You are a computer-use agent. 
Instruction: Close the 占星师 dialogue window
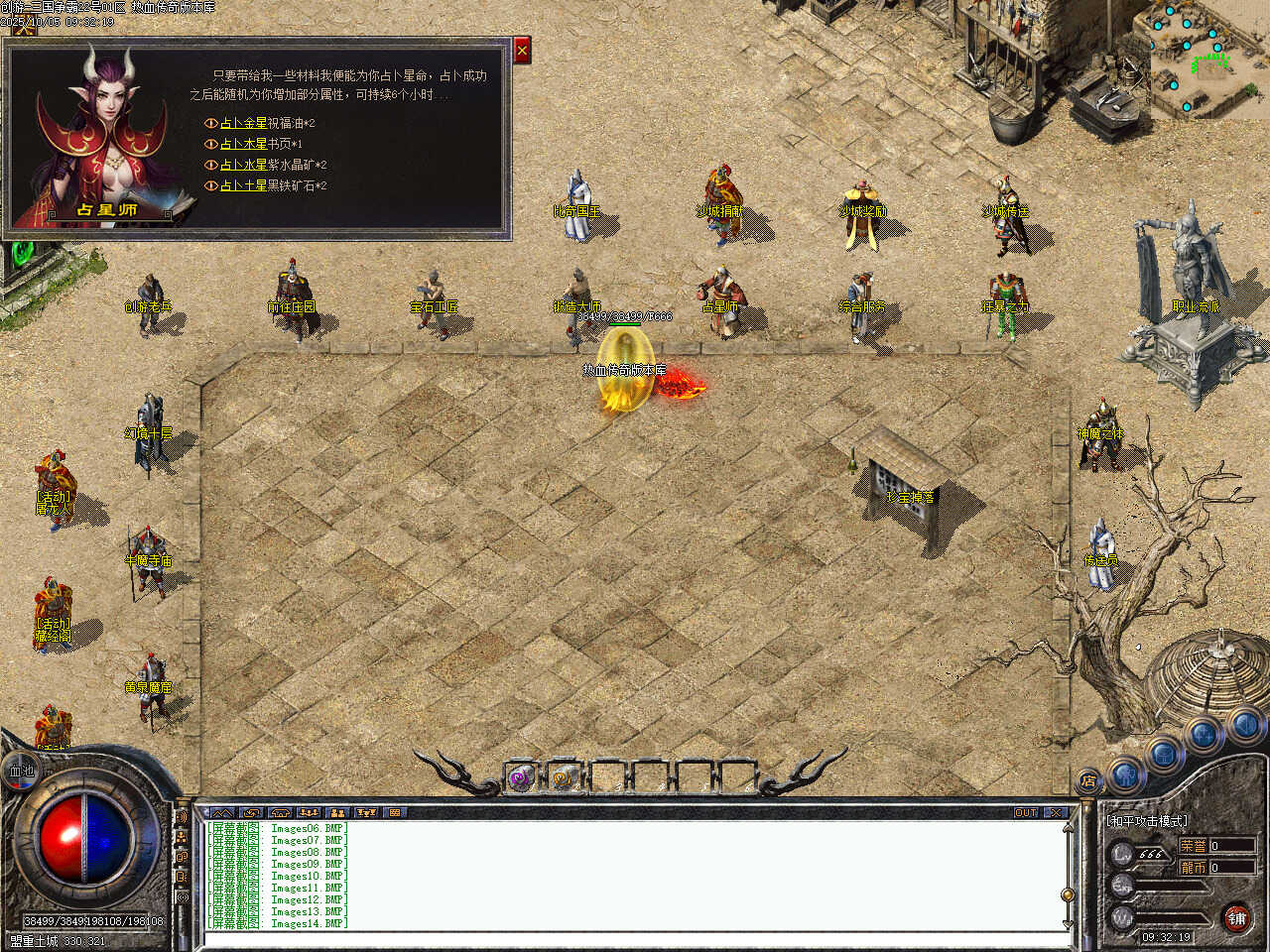coord(522,50)
